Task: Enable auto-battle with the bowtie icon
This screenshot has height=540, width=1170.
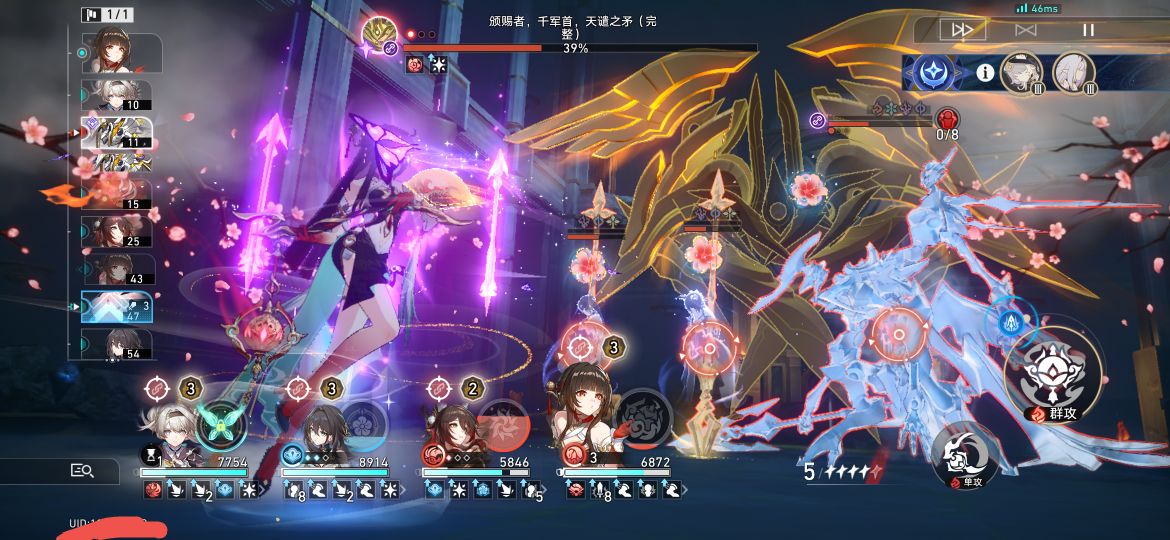Action: click(x=1025, y=30)
